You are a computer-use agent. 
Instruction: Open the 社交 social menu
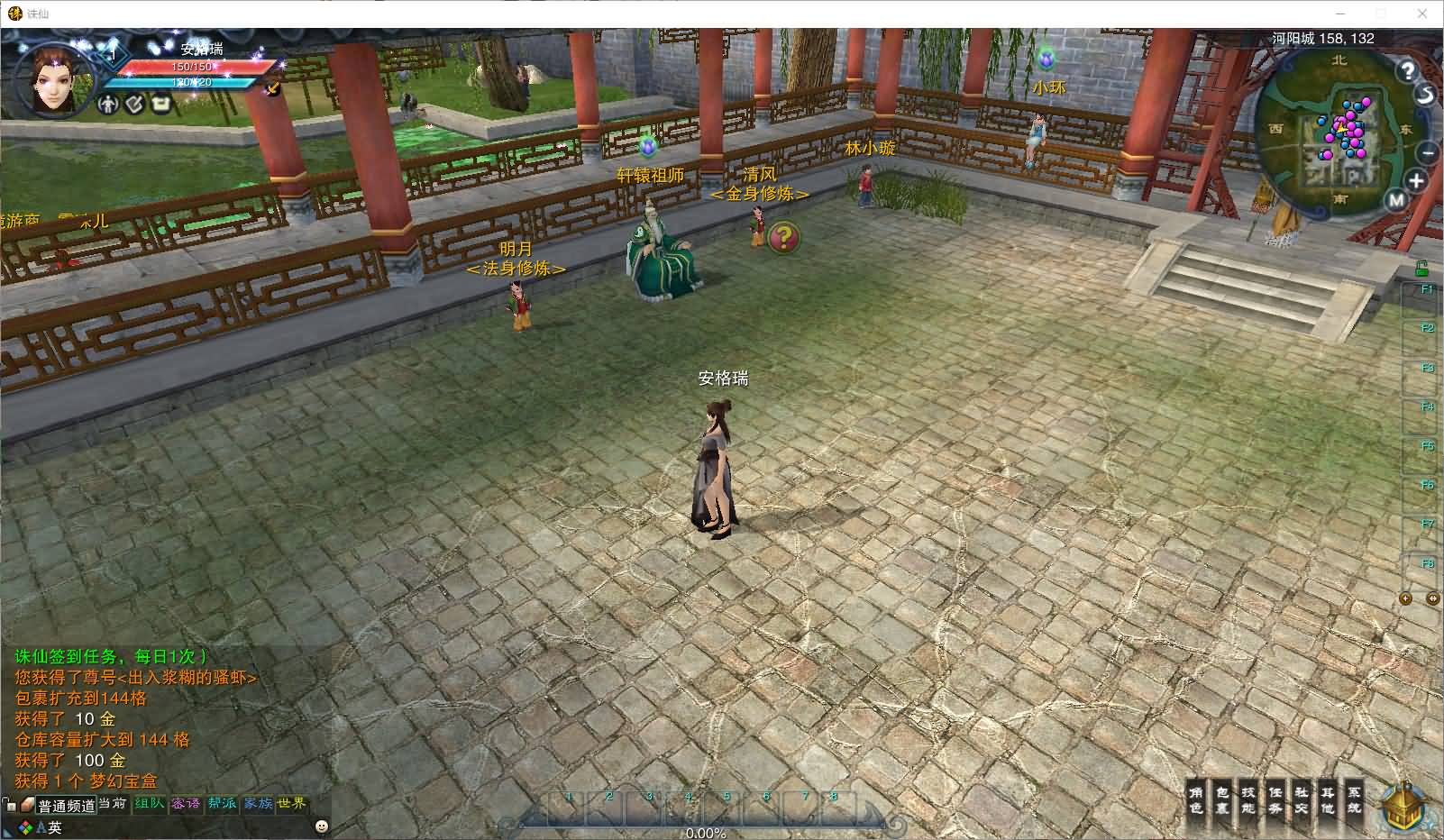tap(1302, 799)
